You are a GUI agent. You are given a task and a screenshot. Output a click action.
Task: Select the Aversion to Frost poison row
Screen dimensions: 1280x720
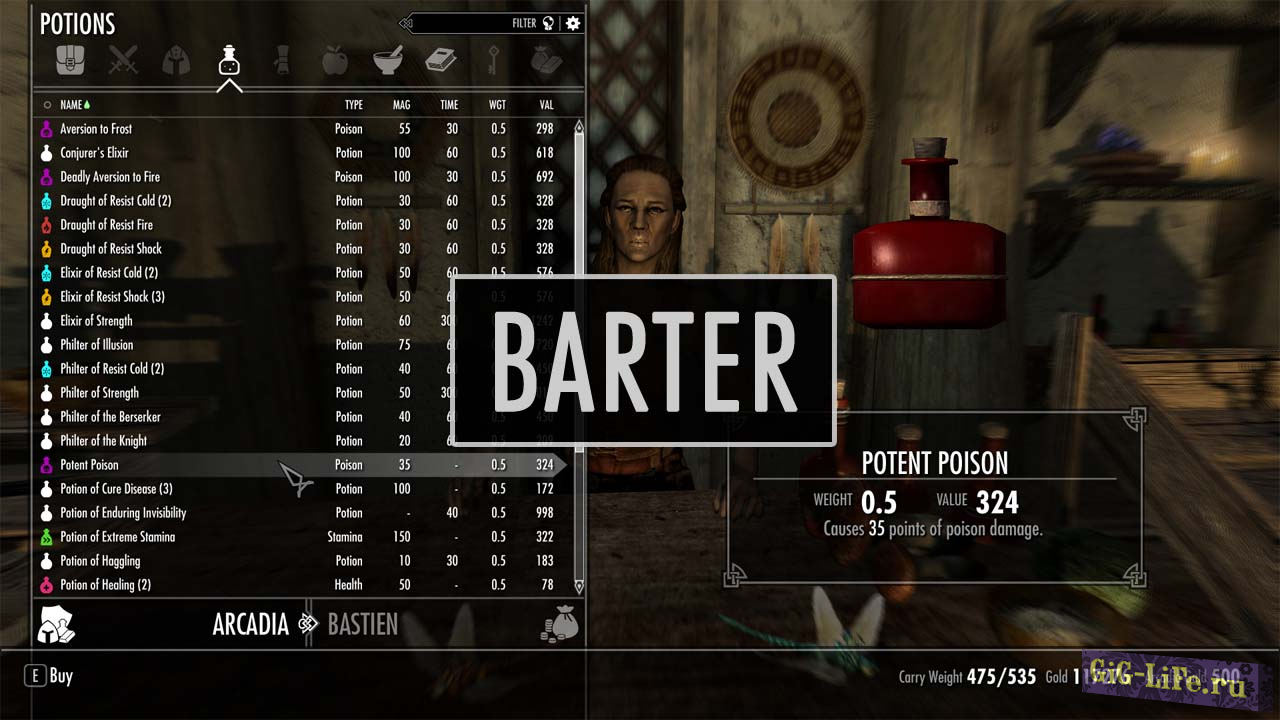tap(96, 129)
